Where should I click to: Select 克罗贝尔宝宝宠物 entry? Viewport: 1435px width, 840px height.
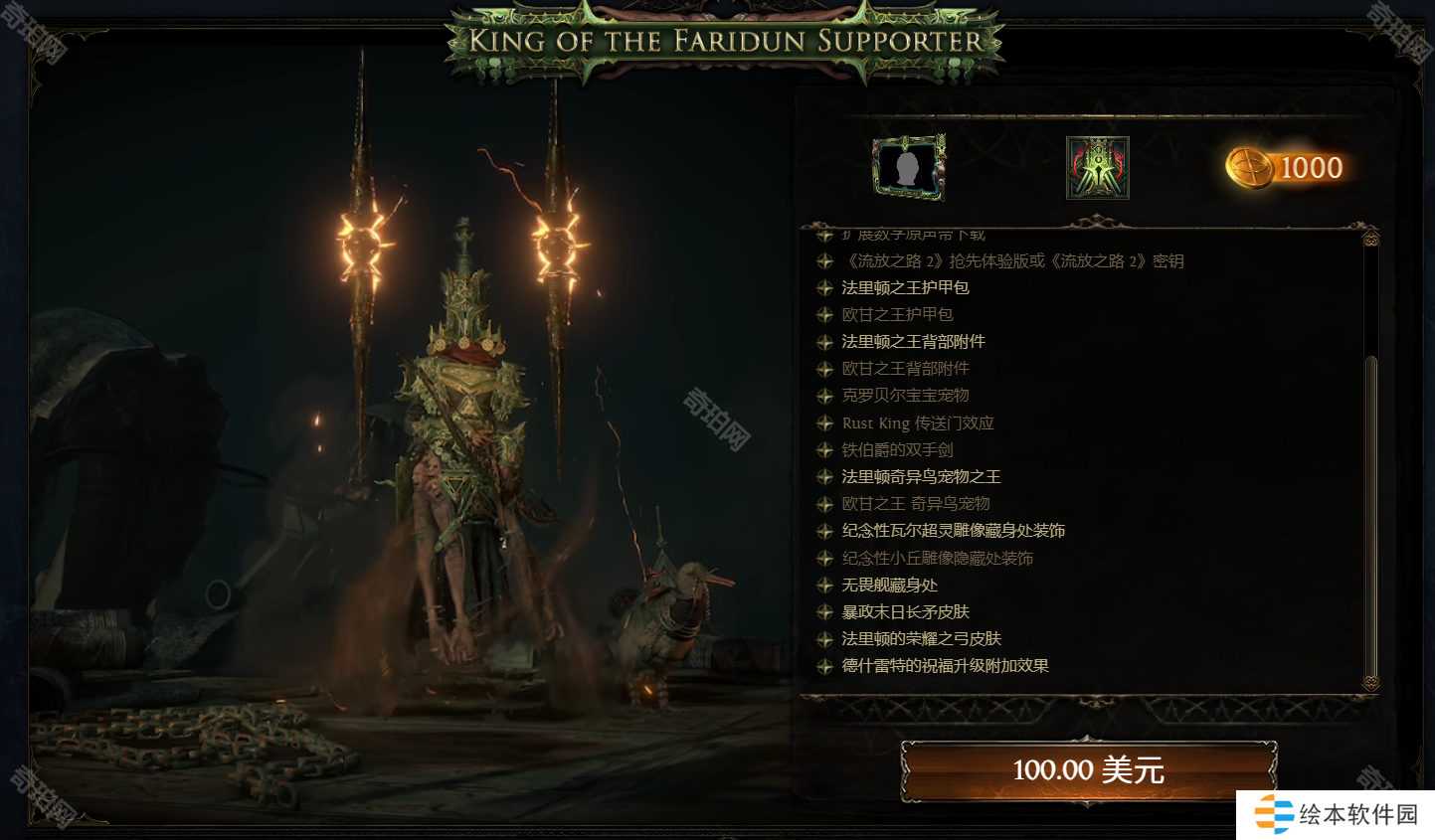click(905, 396)
